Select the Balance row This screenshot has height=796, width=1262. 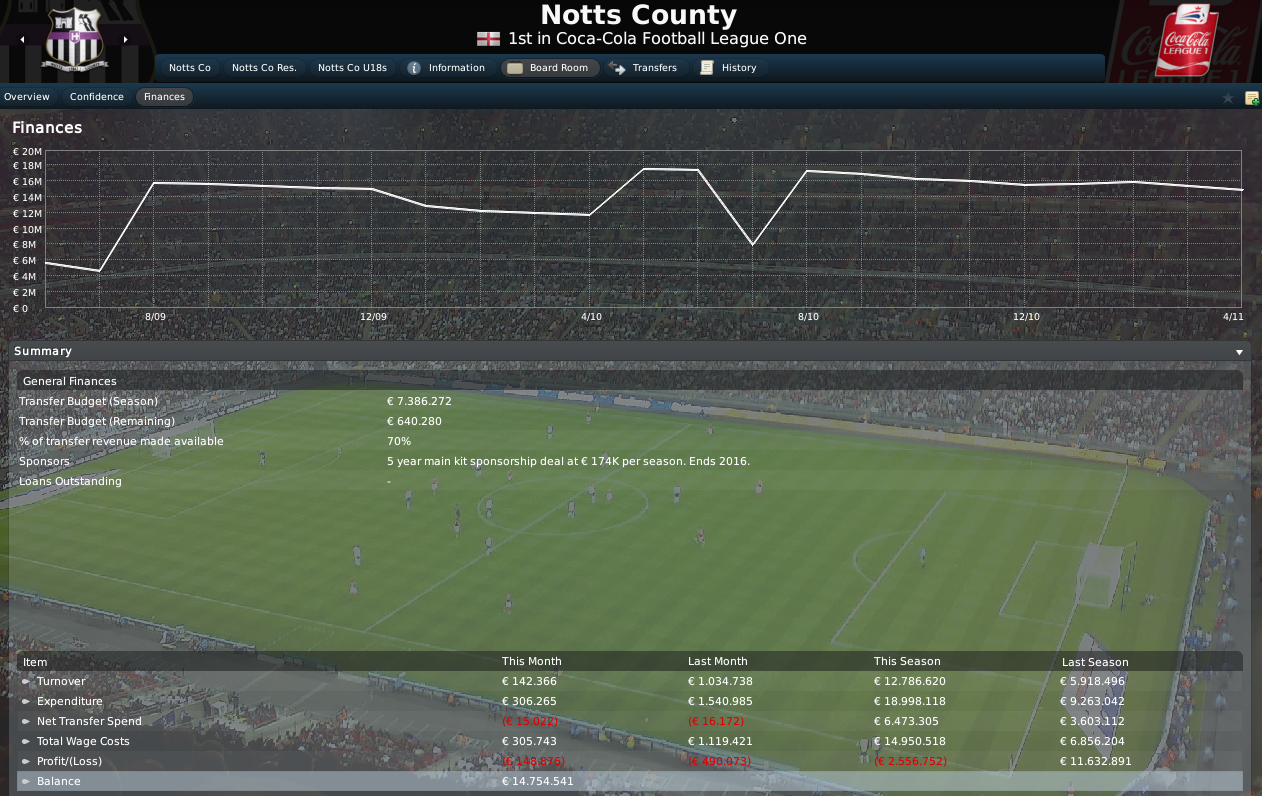pos(59,781)
